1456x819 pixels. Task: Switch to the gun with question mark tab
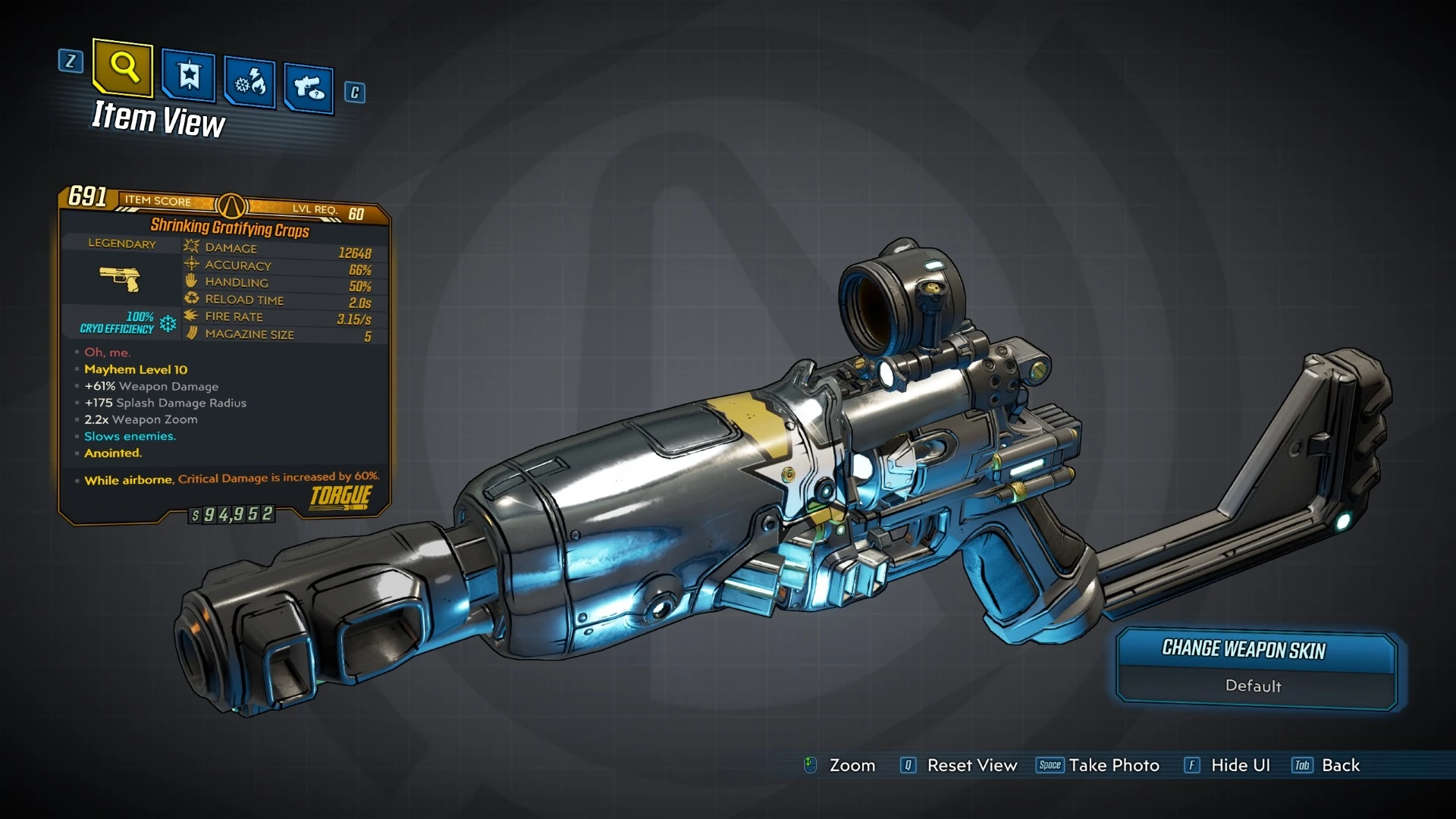coord(309,88)
